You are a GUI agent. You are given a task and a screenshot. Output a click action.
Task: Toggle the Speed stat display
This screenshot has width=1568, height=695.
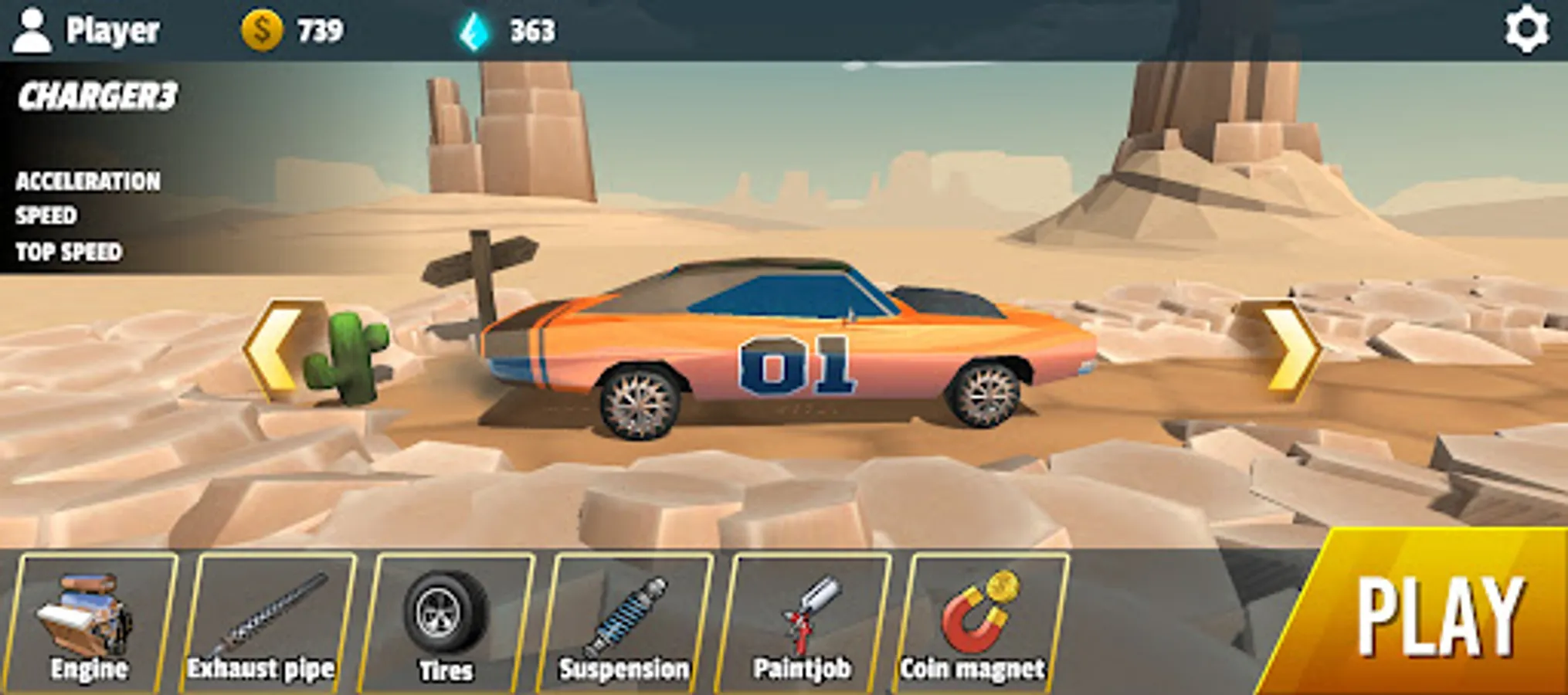[46, 216]
